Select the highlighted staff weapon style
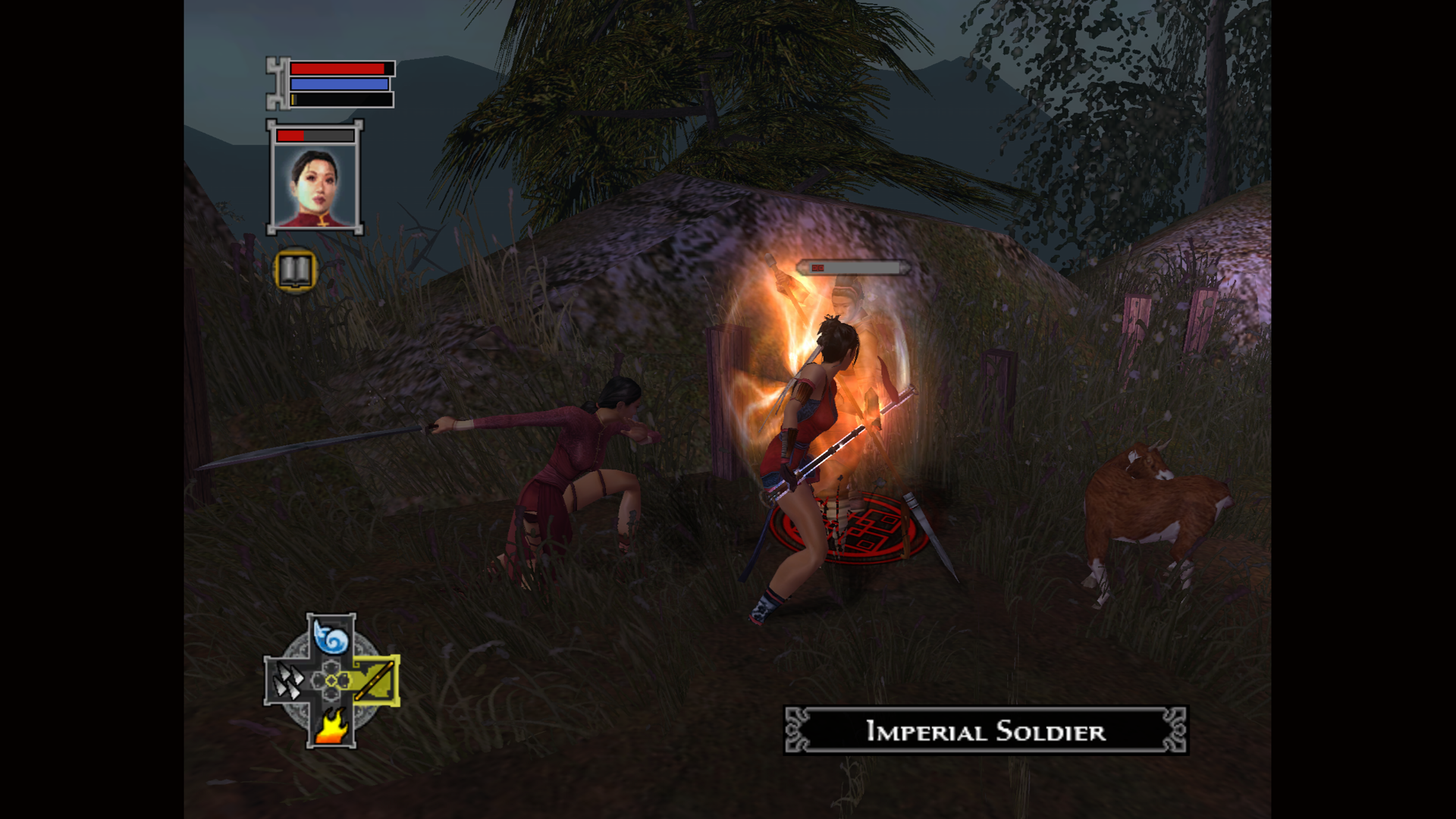Viewport: 1456px width, 819px height. coord(375,680)
